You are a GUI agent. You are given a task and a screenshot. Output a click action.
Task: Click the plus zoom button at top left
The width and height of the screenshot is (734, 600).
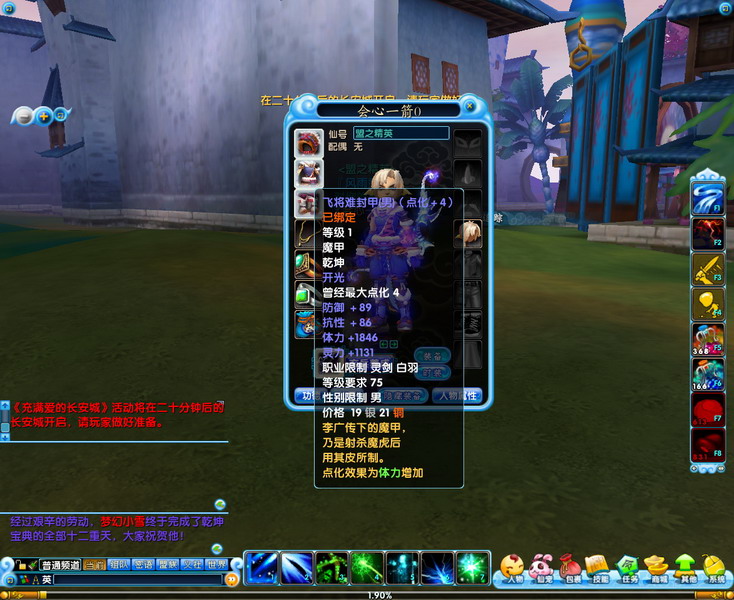pos(43,116)
